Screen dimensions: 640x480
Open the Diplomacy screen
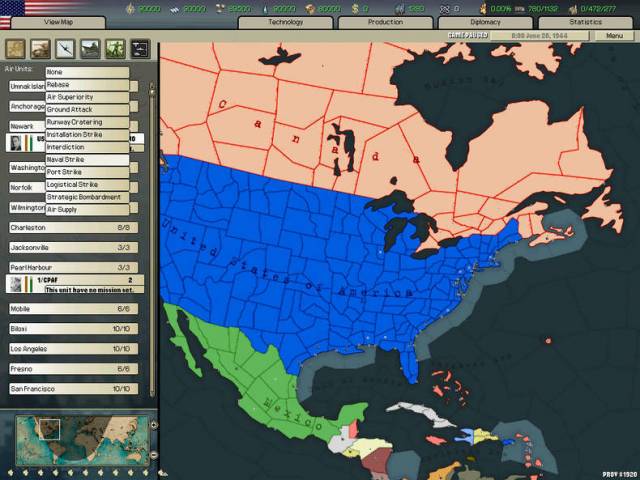pyautogui.click(x=485, y=21)
